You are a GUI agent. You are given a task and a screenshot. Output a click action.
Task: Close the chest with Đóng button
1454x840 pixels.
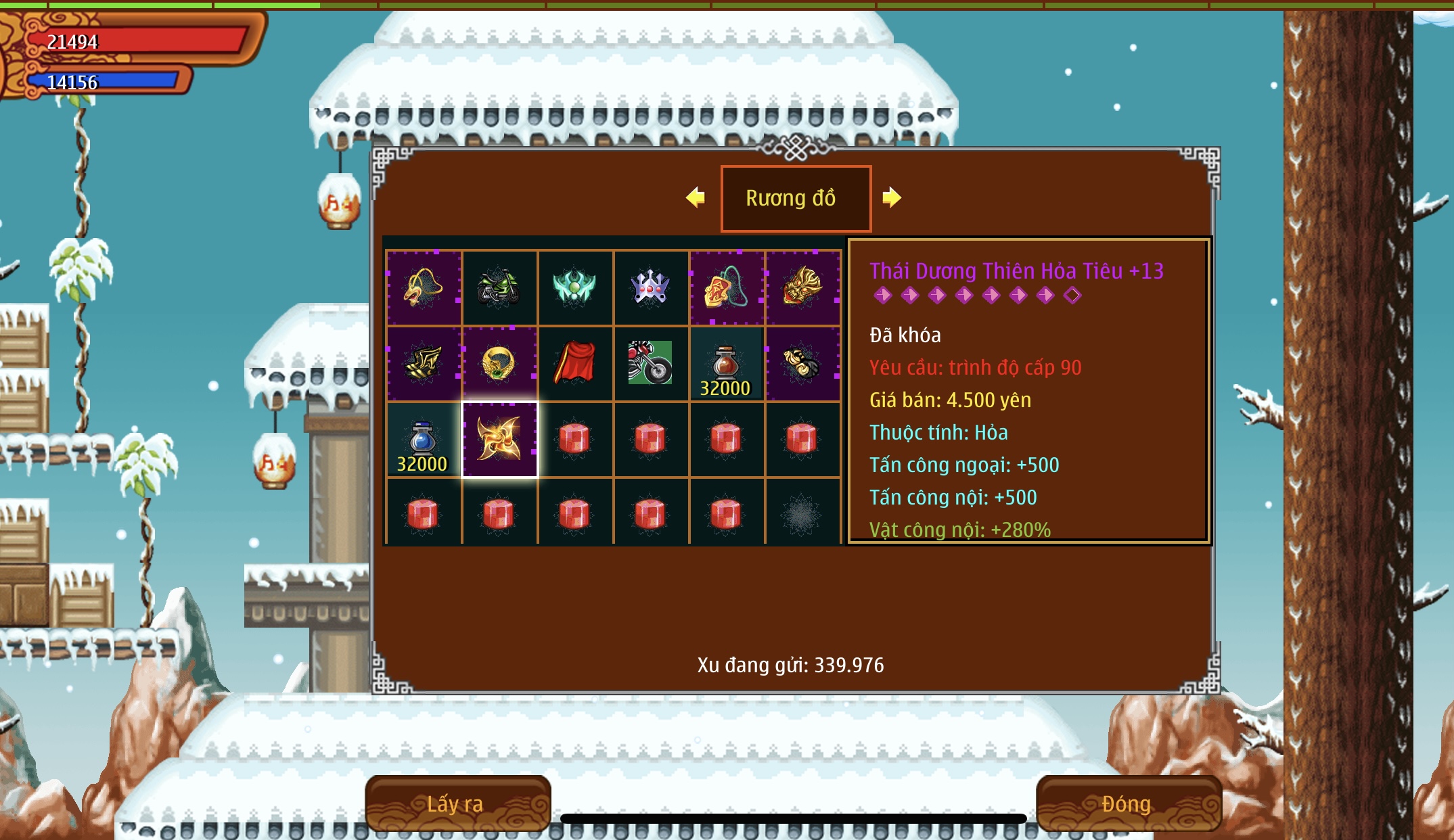click(x=1128, y=803)
